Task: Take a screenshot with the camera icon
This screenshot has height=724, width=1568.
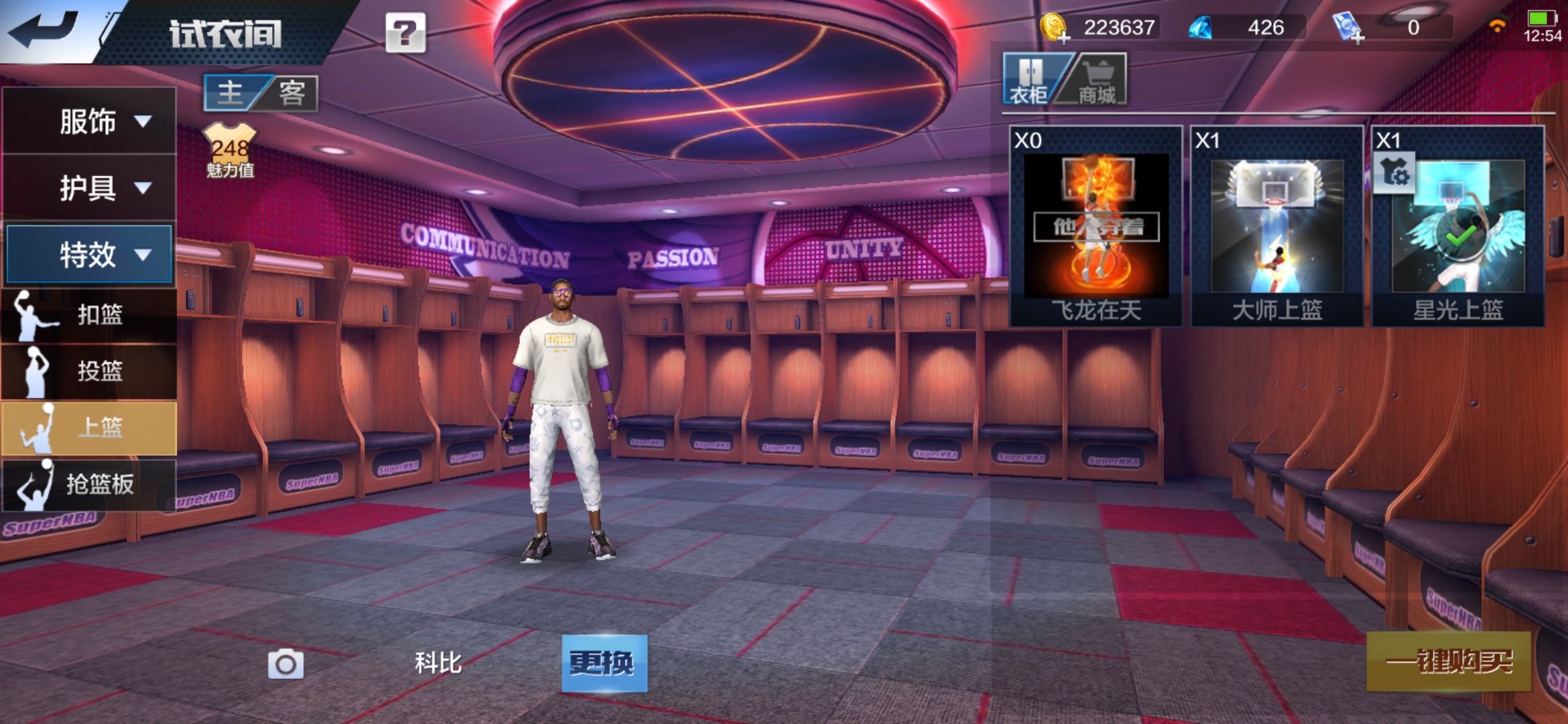Action: pyautogui.click(x=285, y=664)
